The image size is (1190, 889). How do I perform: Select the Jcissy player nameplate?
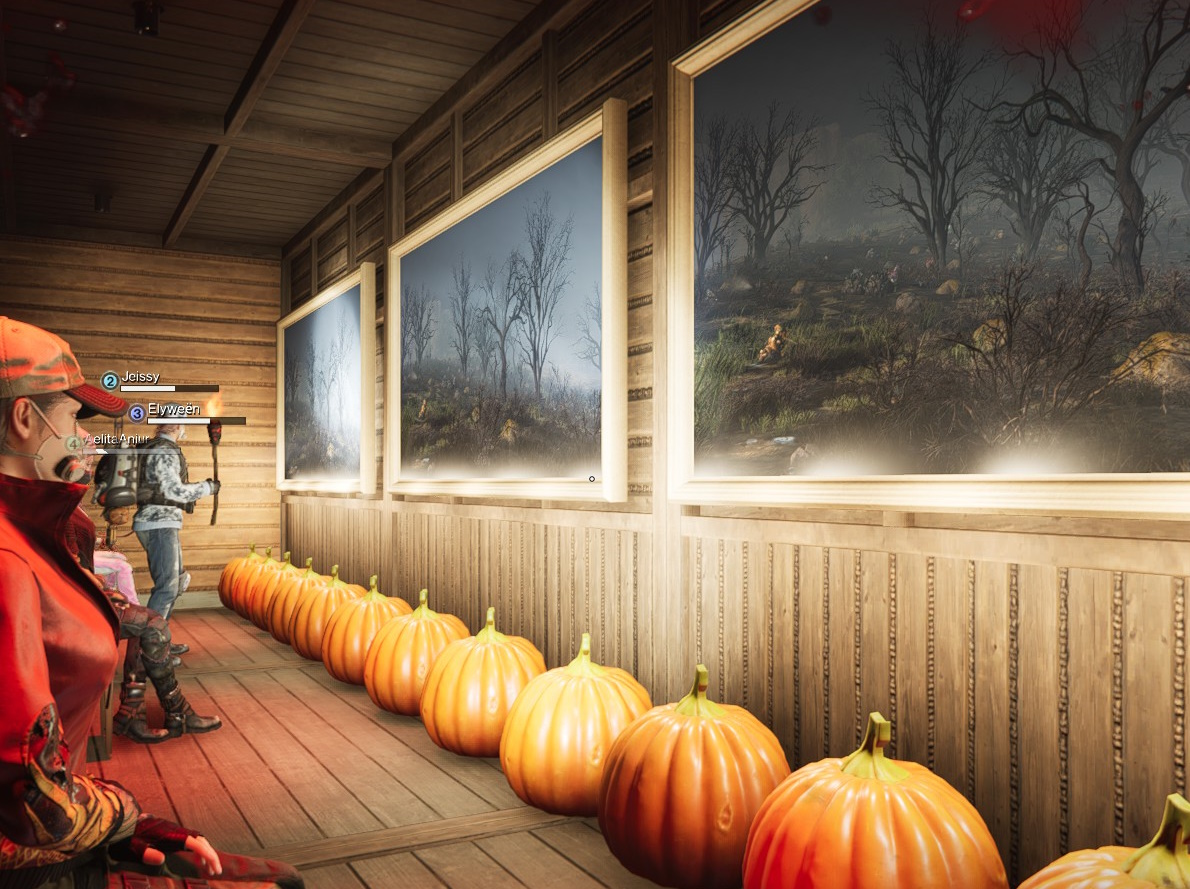point(139,380)
